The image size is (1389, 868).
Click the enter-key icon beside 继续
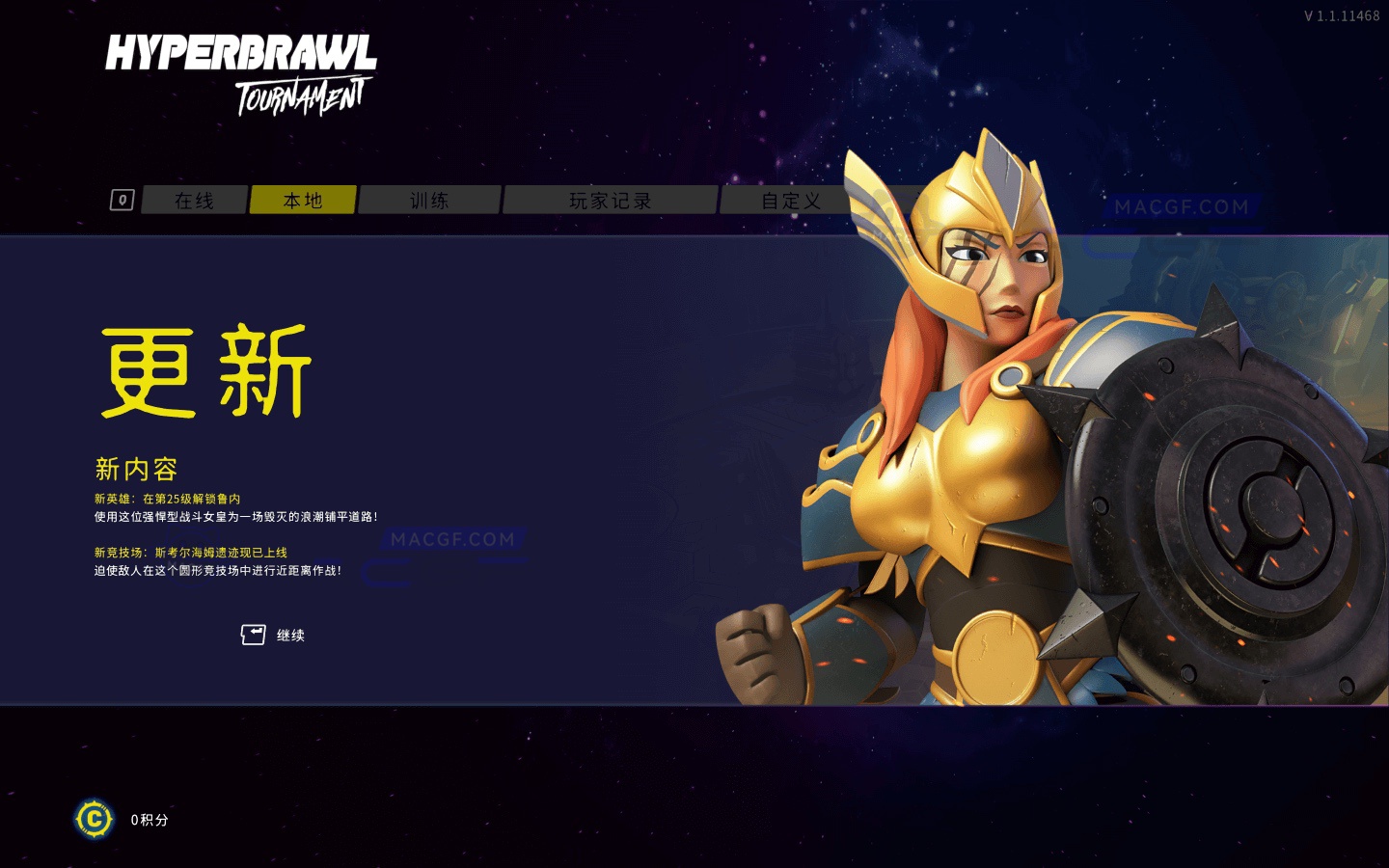(251, 634)
